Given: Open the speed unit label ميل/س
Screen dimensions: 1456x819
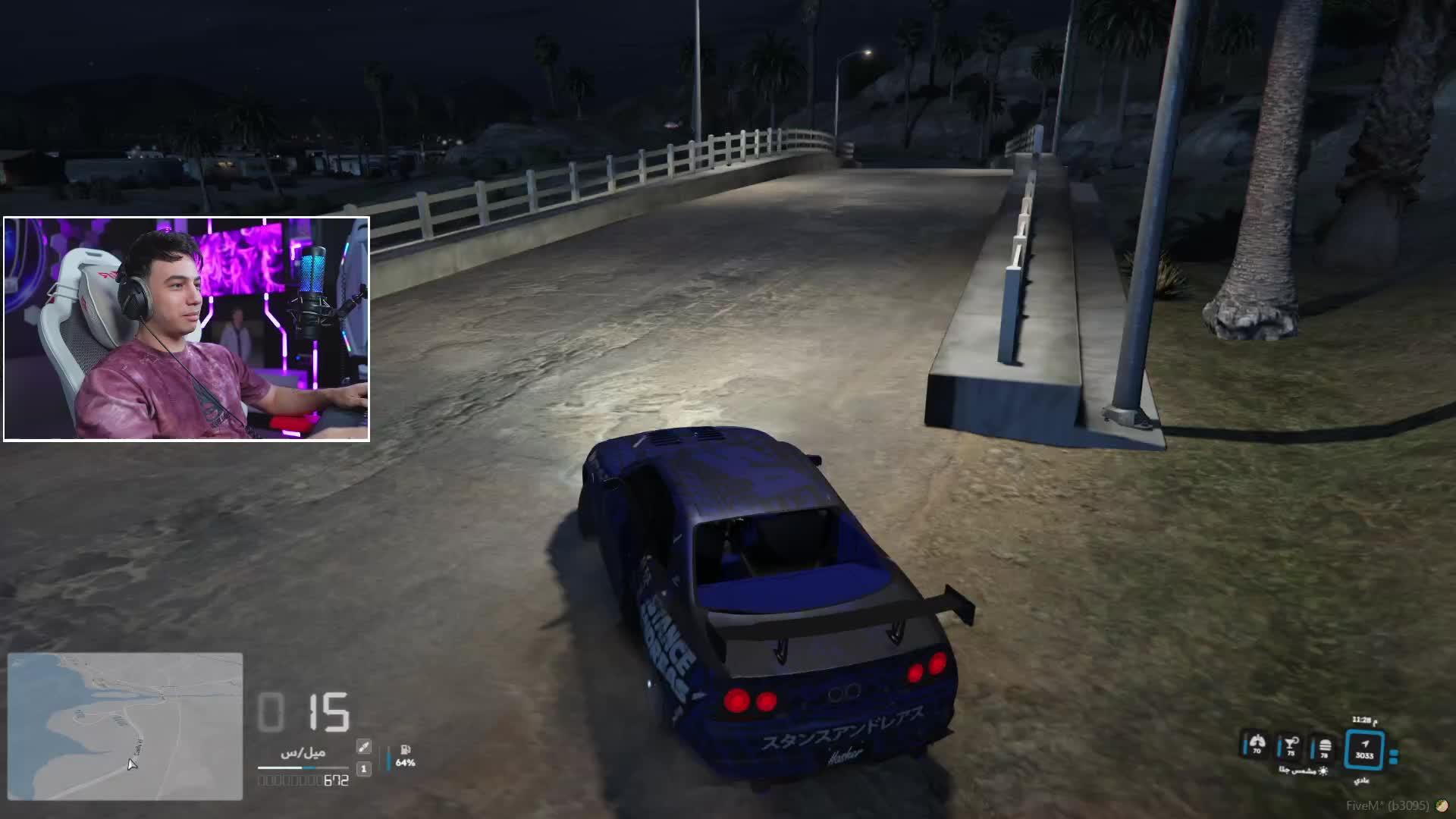Looking at the screenshot, I should (x=303, y=752).
